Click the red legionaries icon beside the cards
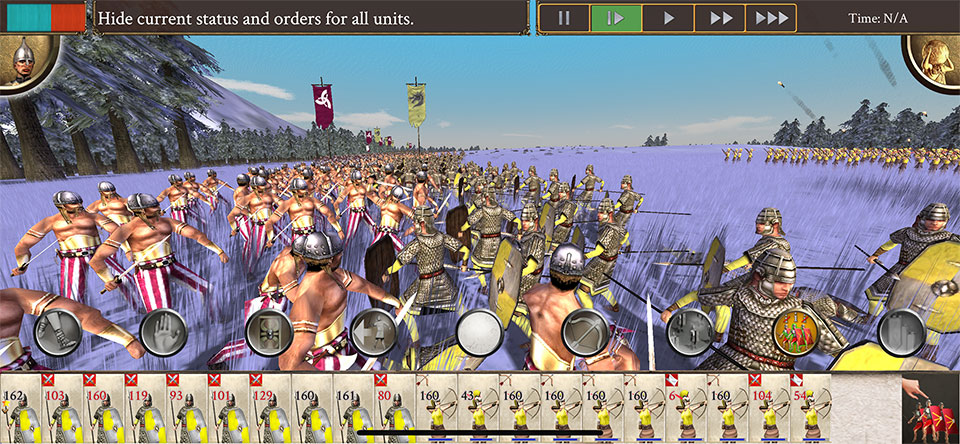Image resolution: width=960 pixels, height=444 pixels. [929, 410]
